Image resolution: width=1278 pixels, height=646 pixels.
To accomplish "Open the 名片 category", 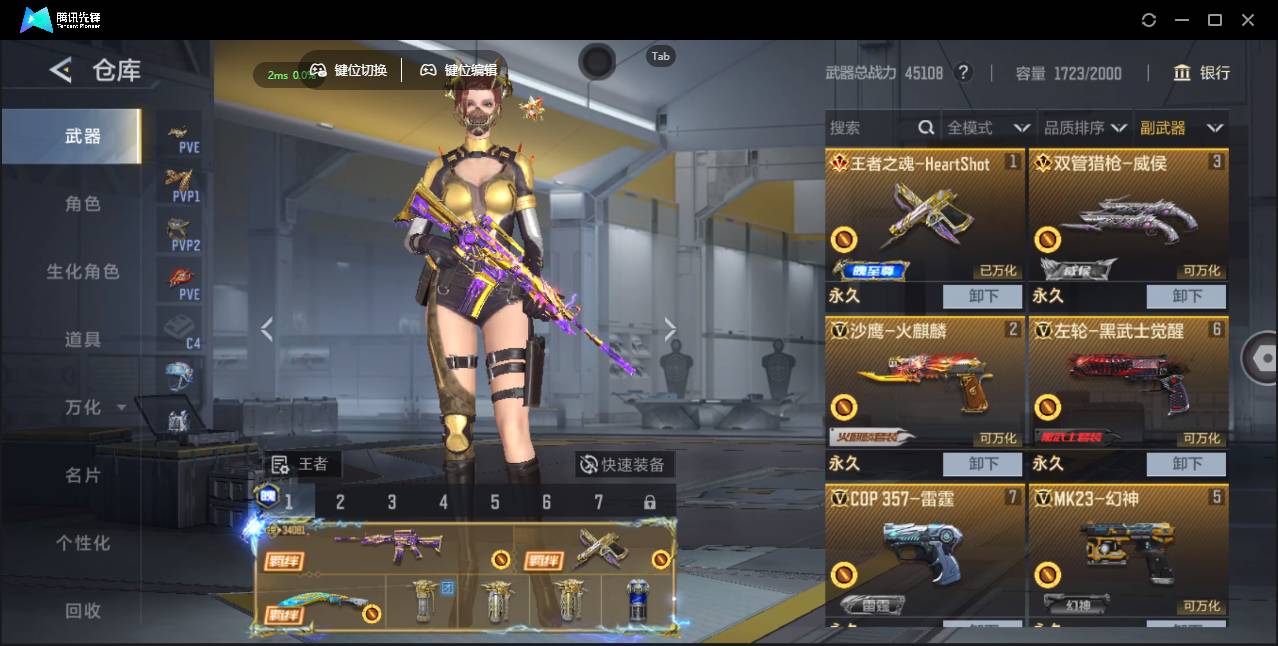I will coord(83,475).
